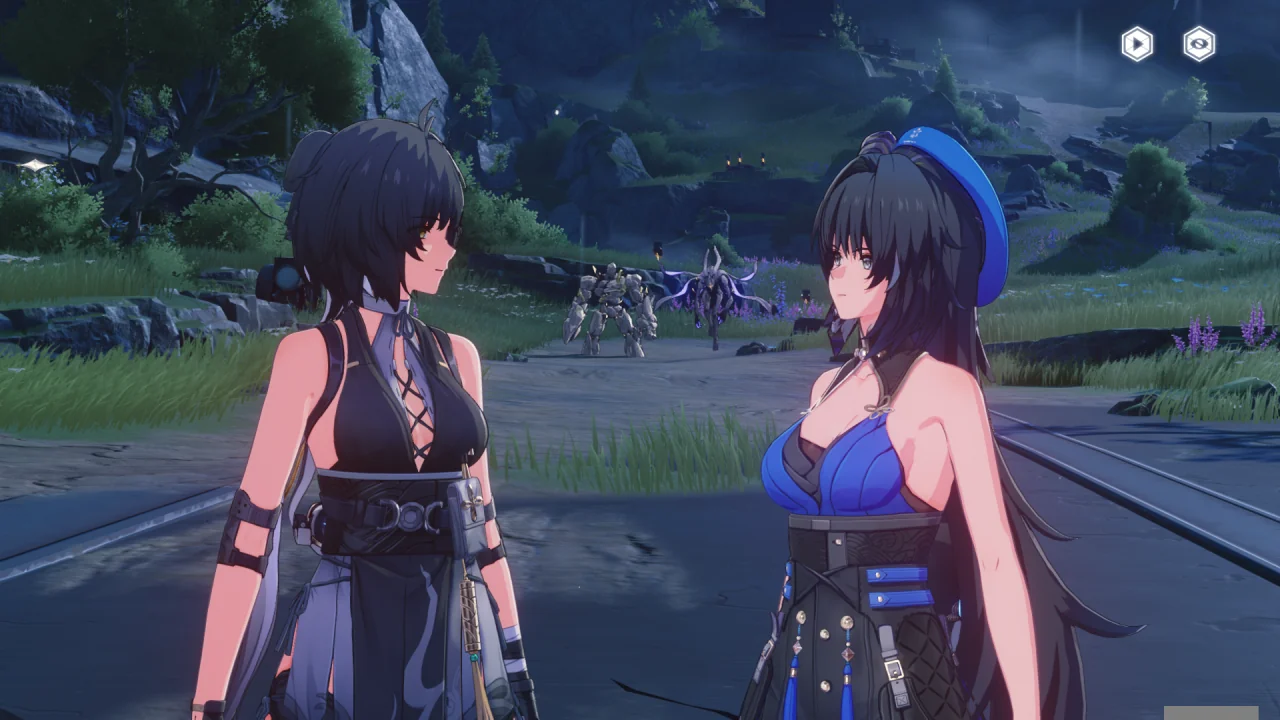Screen dimensions: 1280x720
Task: Hide the interface using the crossed-eye icon
Action: [x=1199, y=44]
